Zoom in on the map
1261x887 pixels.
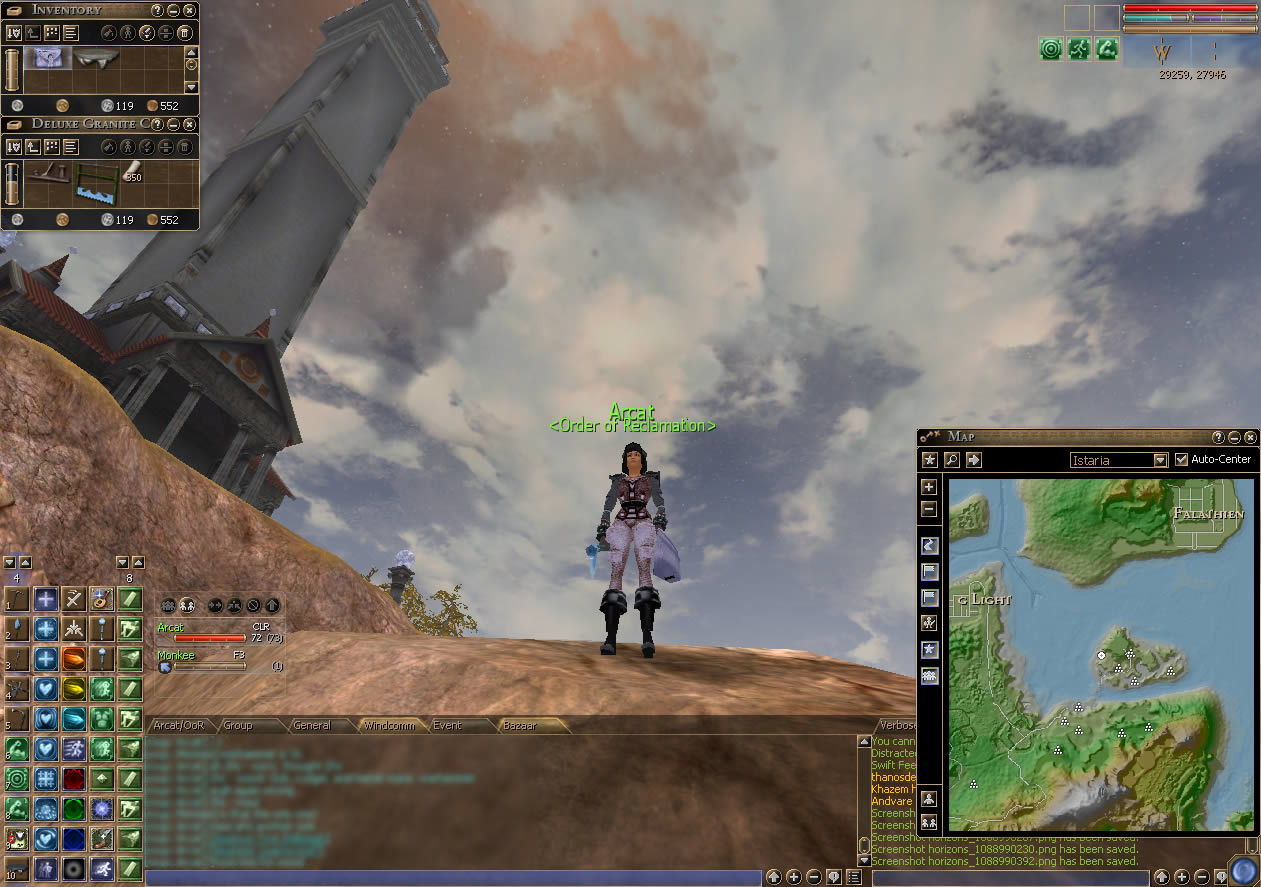(929, 487)
